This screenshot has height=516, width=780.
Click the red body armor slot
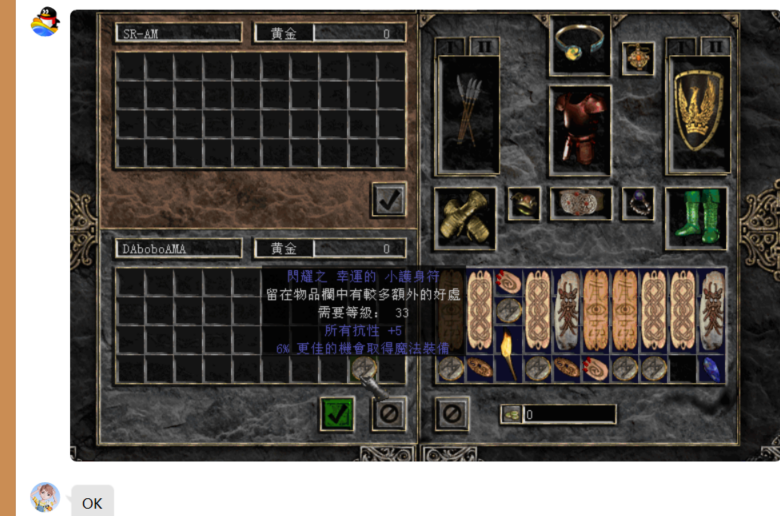tap(580, 130)
